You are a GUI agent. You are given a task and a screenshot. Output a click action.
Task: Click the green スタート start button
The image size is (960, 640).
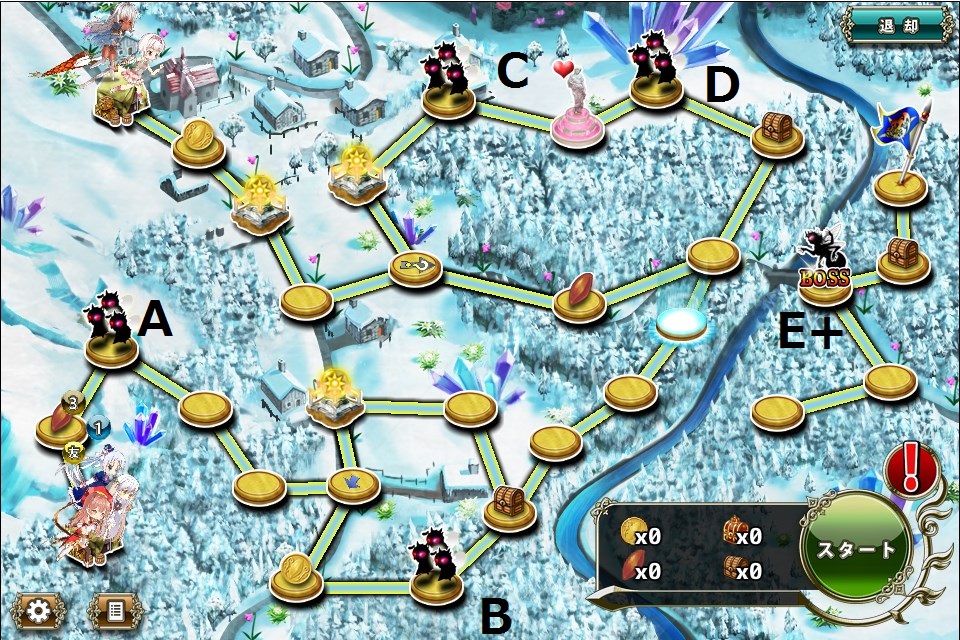tap(857, 549)
